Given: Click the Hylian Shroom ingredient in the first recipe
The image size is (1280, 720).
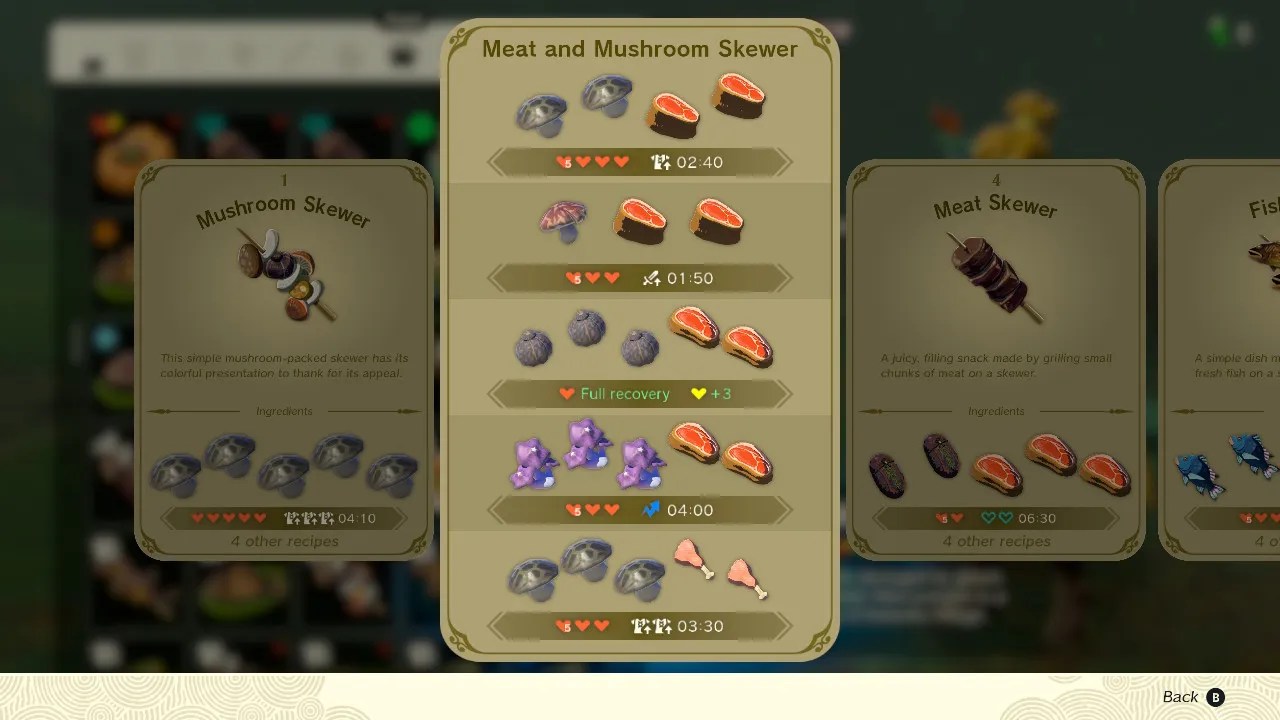Looking at the screenshot, I should (x=541, y=110).
